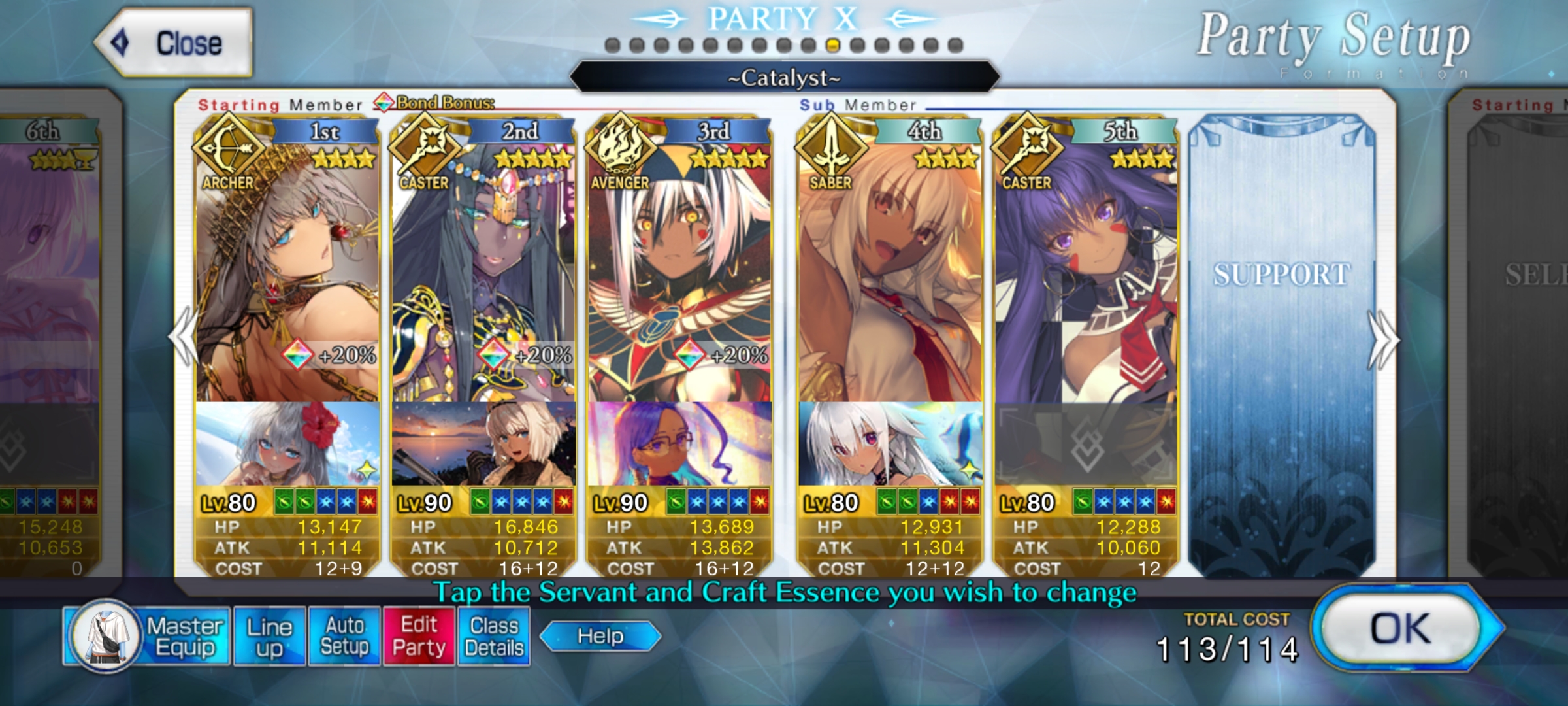
Task: Go to the previous party with left arrow
Action: pyautogui.click(x=184, y=339)
